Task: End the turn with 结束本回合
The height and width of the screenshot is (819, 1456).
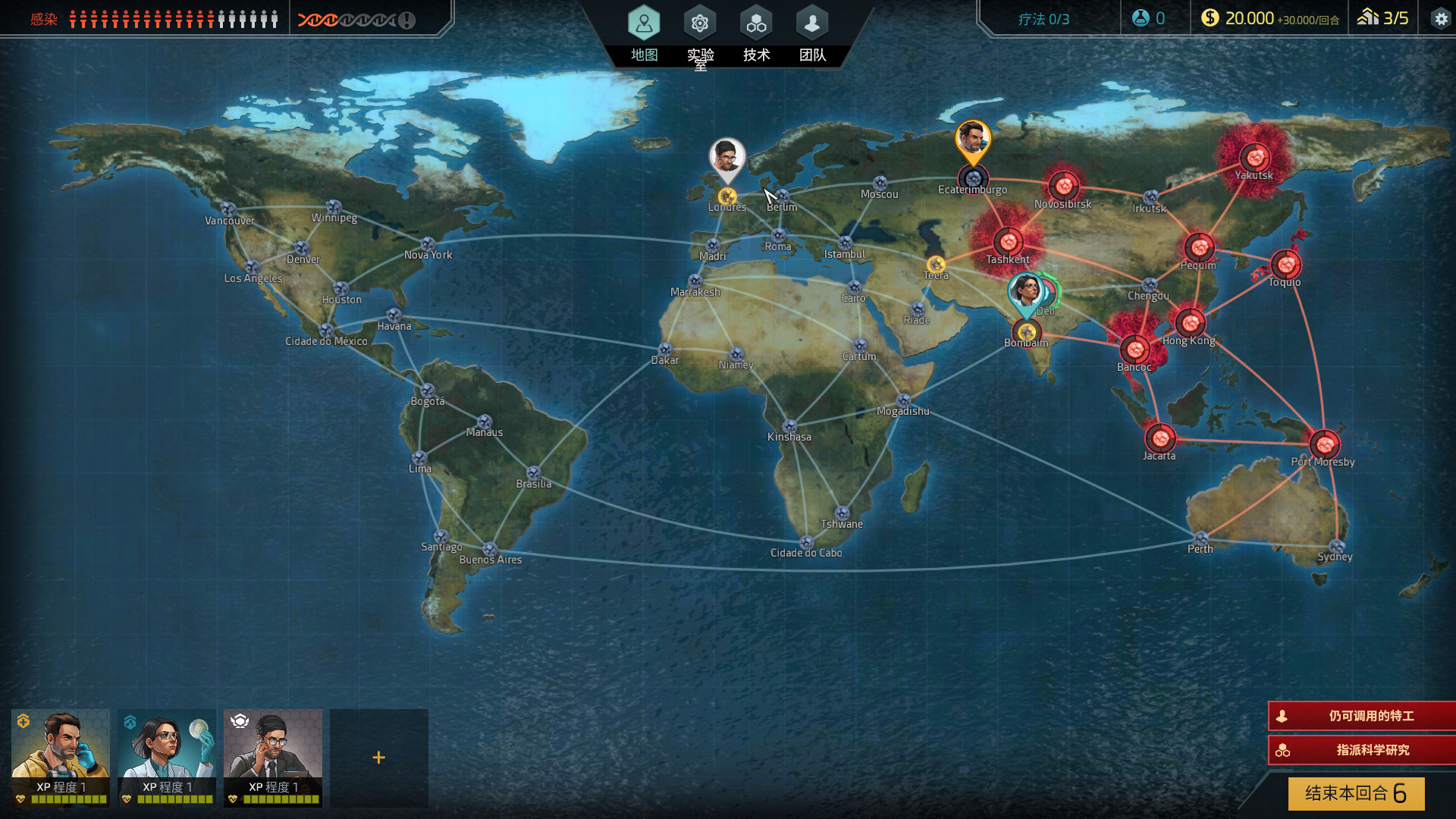Action: point(1356,793)
